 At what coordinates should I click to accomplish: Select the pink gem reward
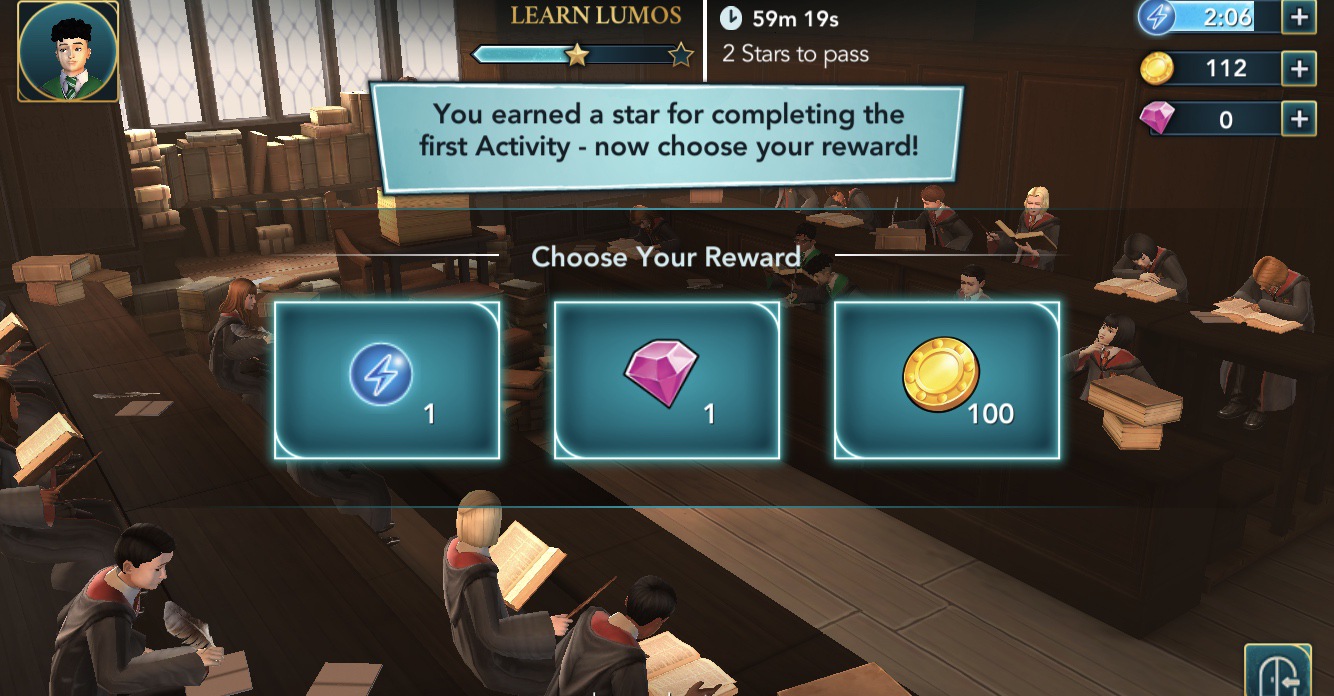point(667,380)
